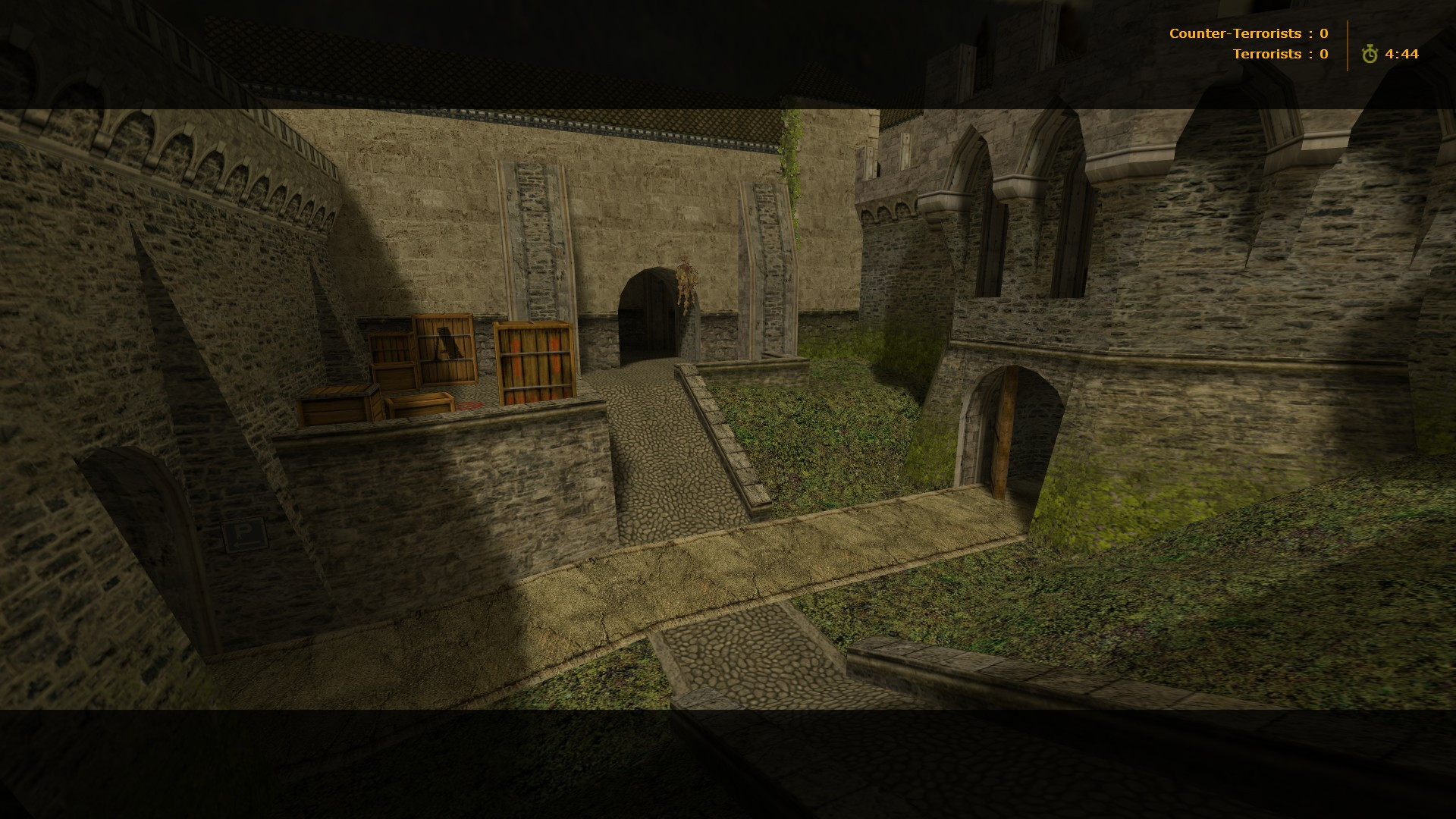The width and height of the screenshot is (1456, 819).
Task: Click the Terrorists score value zero
Action: tap(1323, 53)
